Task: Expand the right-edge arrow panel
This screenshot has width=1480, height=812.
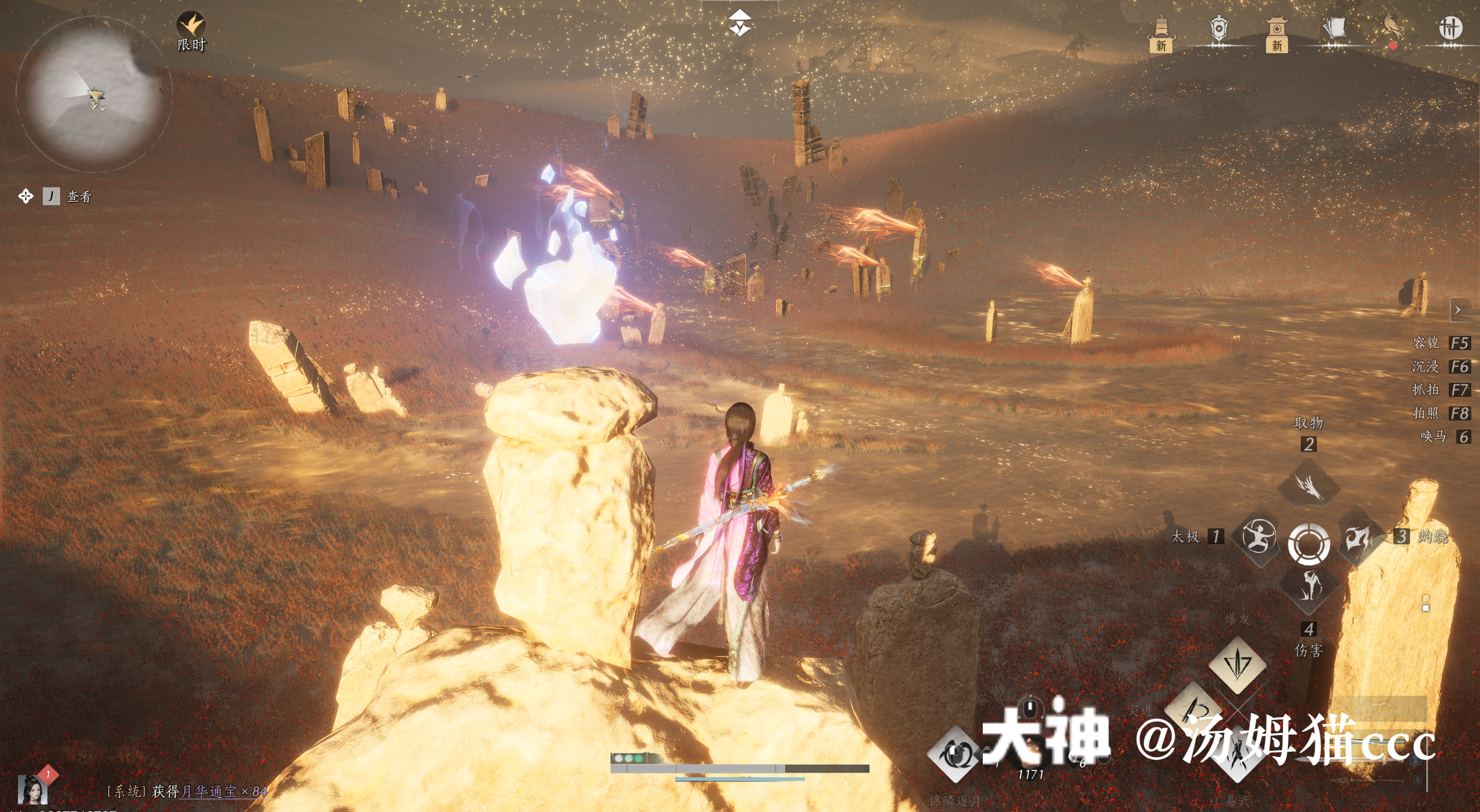Action: 1458,310
